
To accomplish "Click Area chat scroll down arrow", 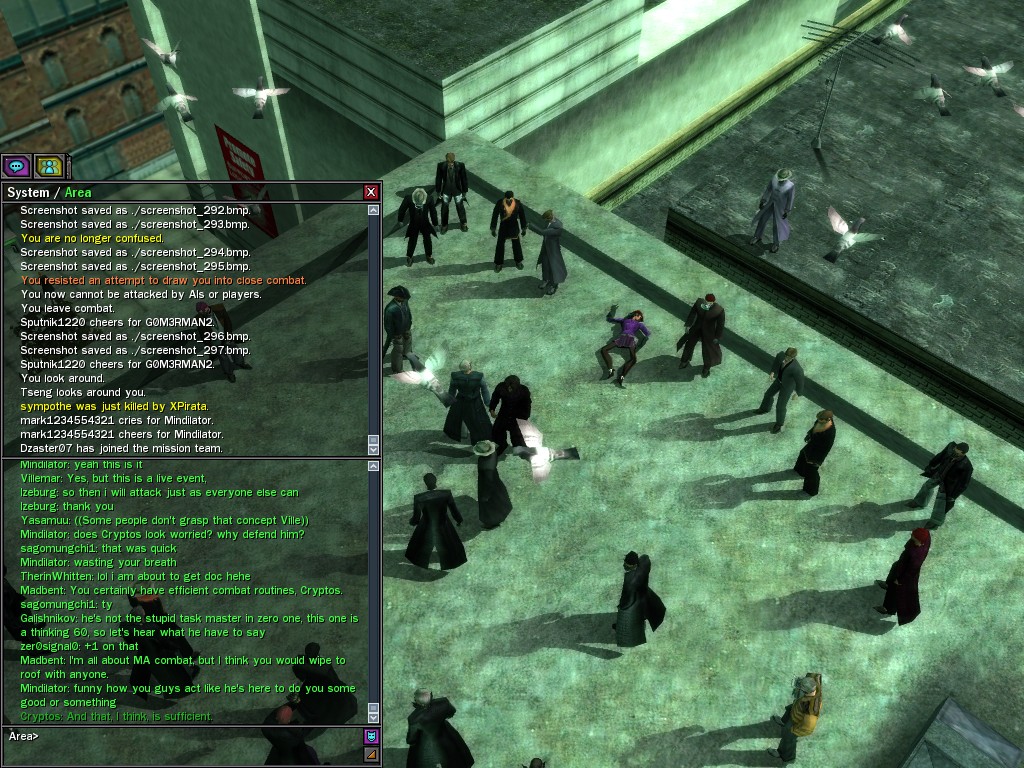I will tap(374, 717).
